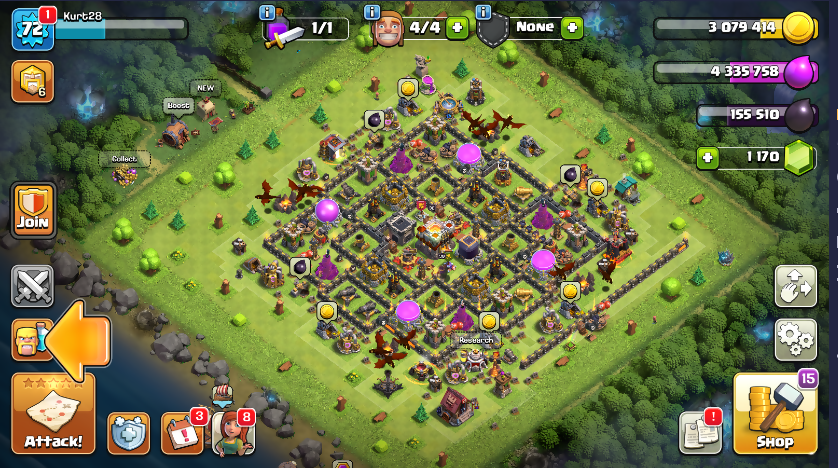
Task: Add a shield using the green plus
Action: click(571, 28)
